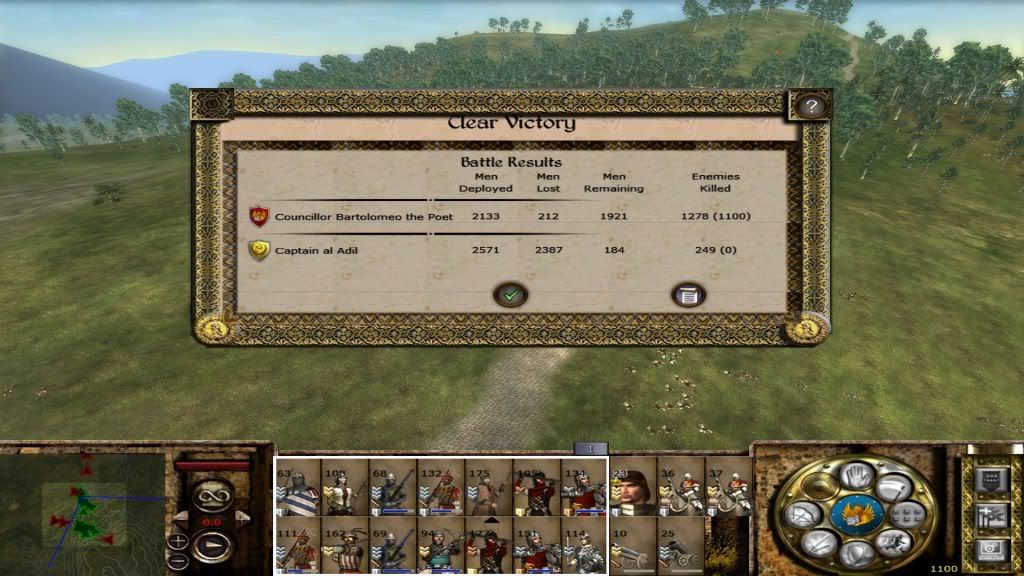
Task: Select the unit card with 108 men
Action: [345, 487]
